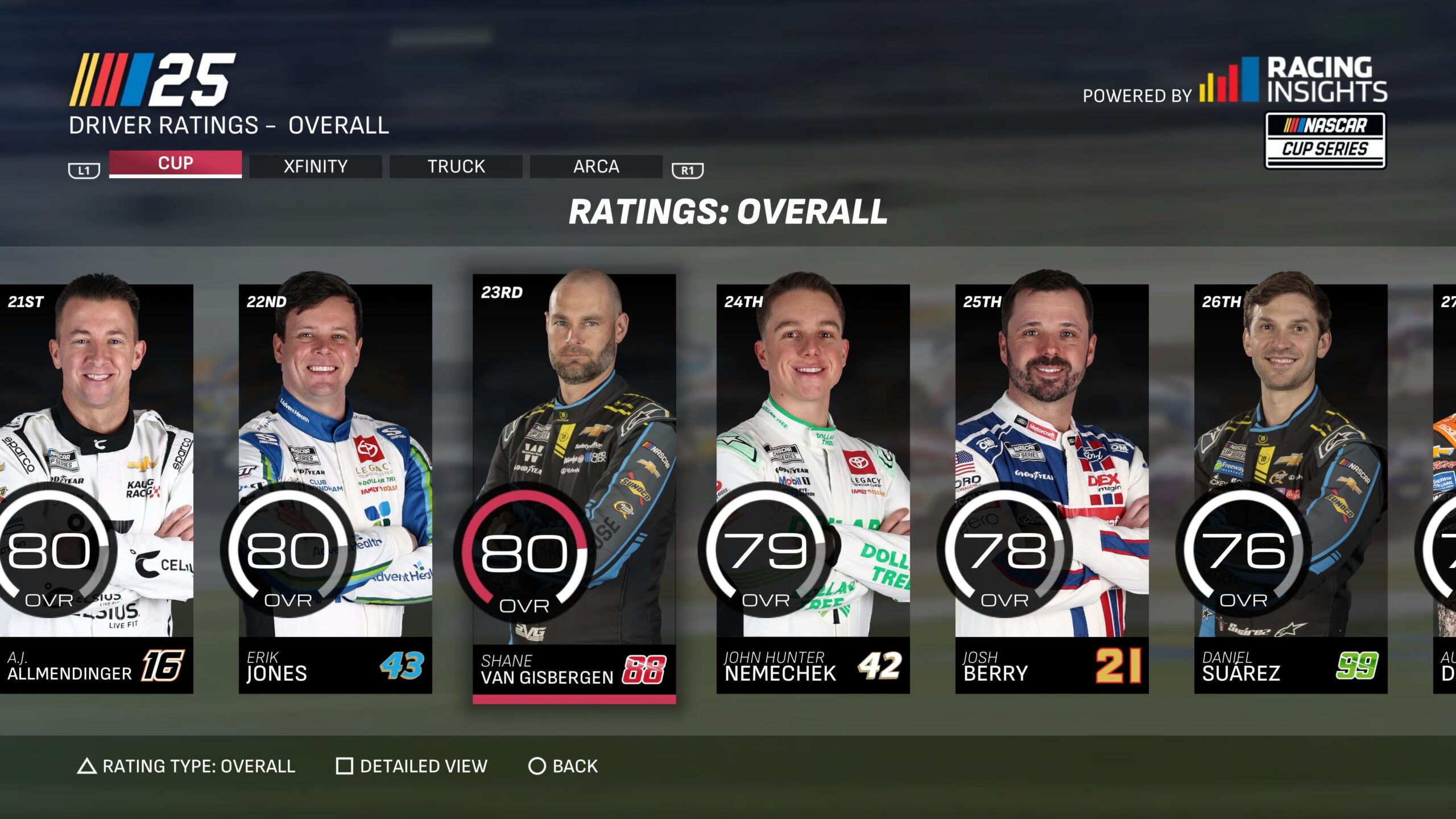Switch to the CUP series tab

(x=175, y=164)
